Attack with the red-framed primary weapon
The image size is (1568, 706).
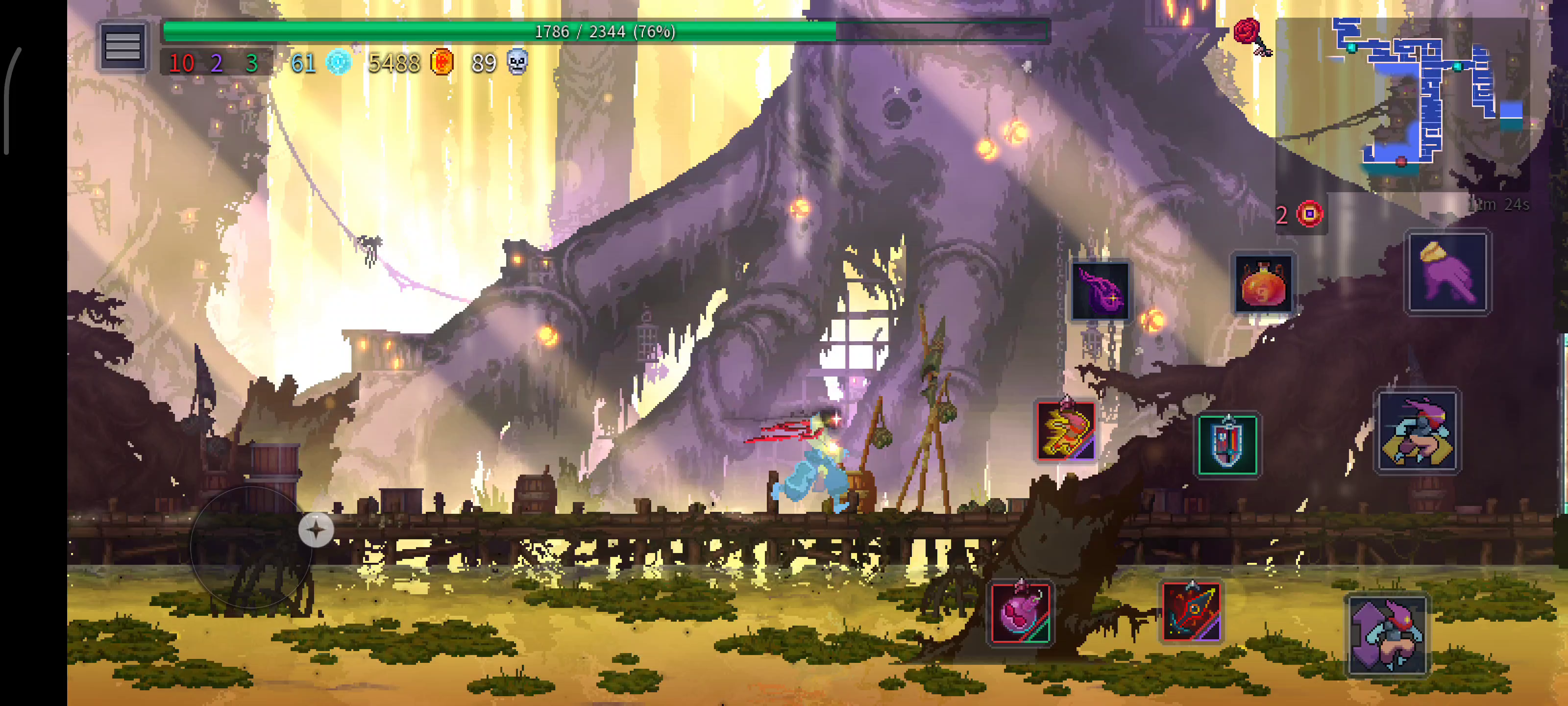(1065, 430)
